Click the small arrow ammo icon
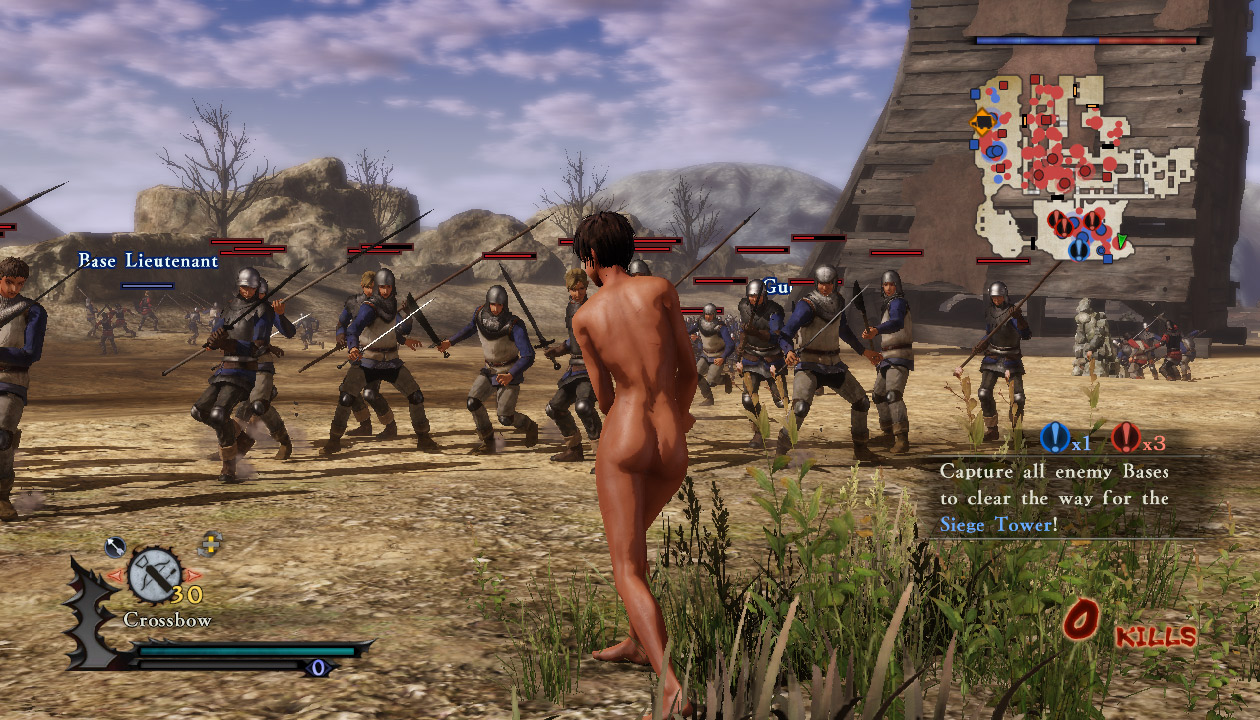Screen dimensions: 1260x720 (x=115, y=547)
